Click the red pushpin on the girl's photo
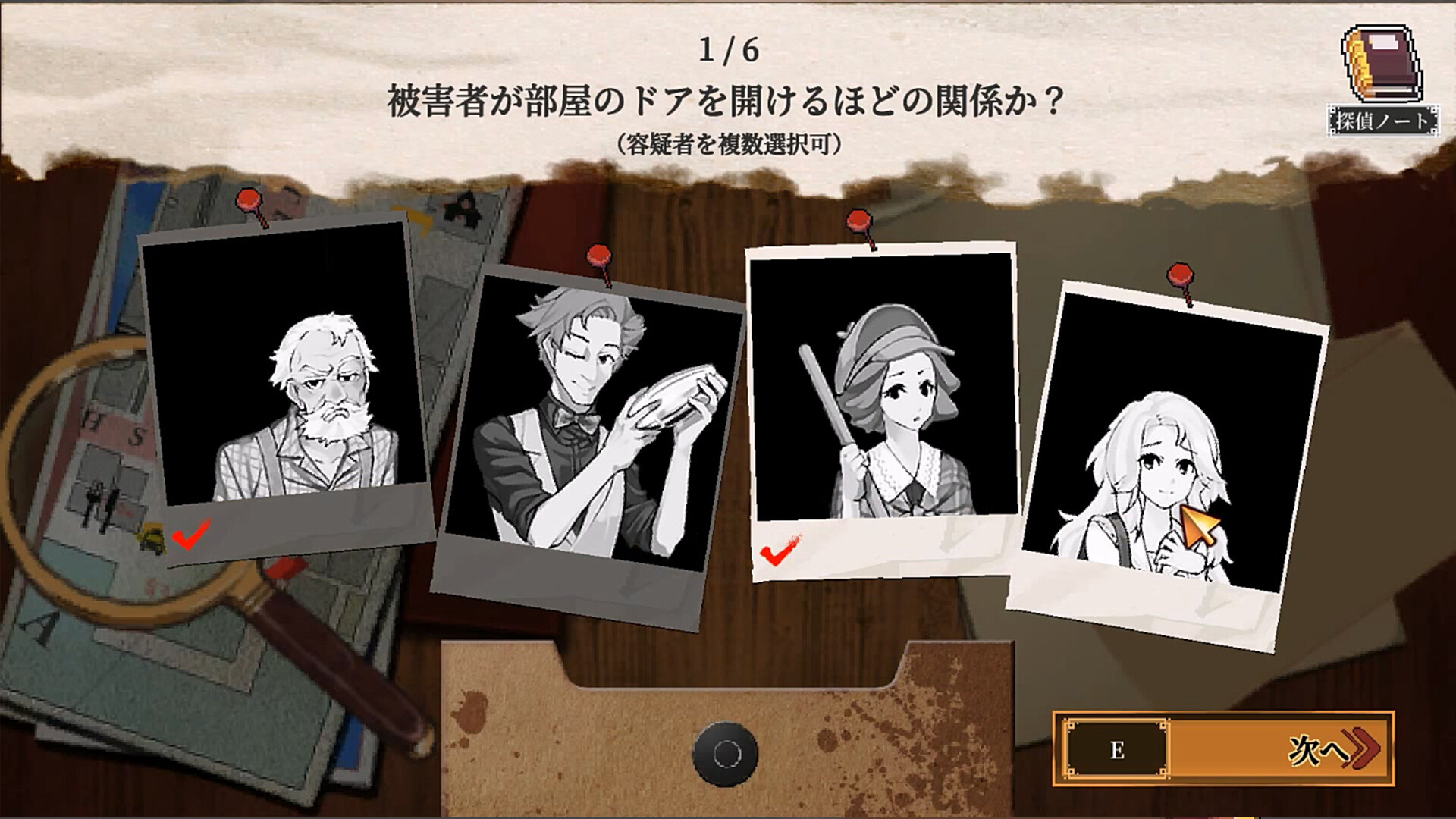 (1181, 273)
